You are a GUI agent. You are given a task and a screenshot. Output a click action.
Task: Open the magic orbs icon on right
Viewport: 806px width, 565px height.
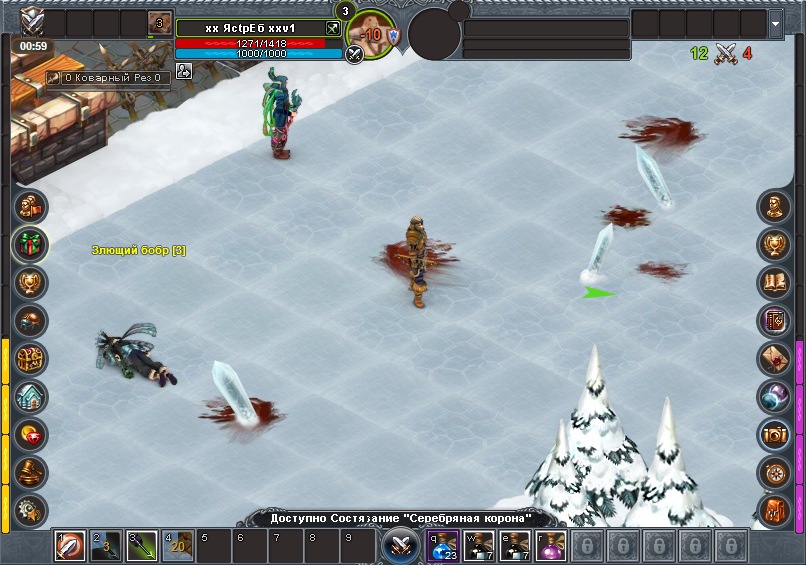[774, 397]
